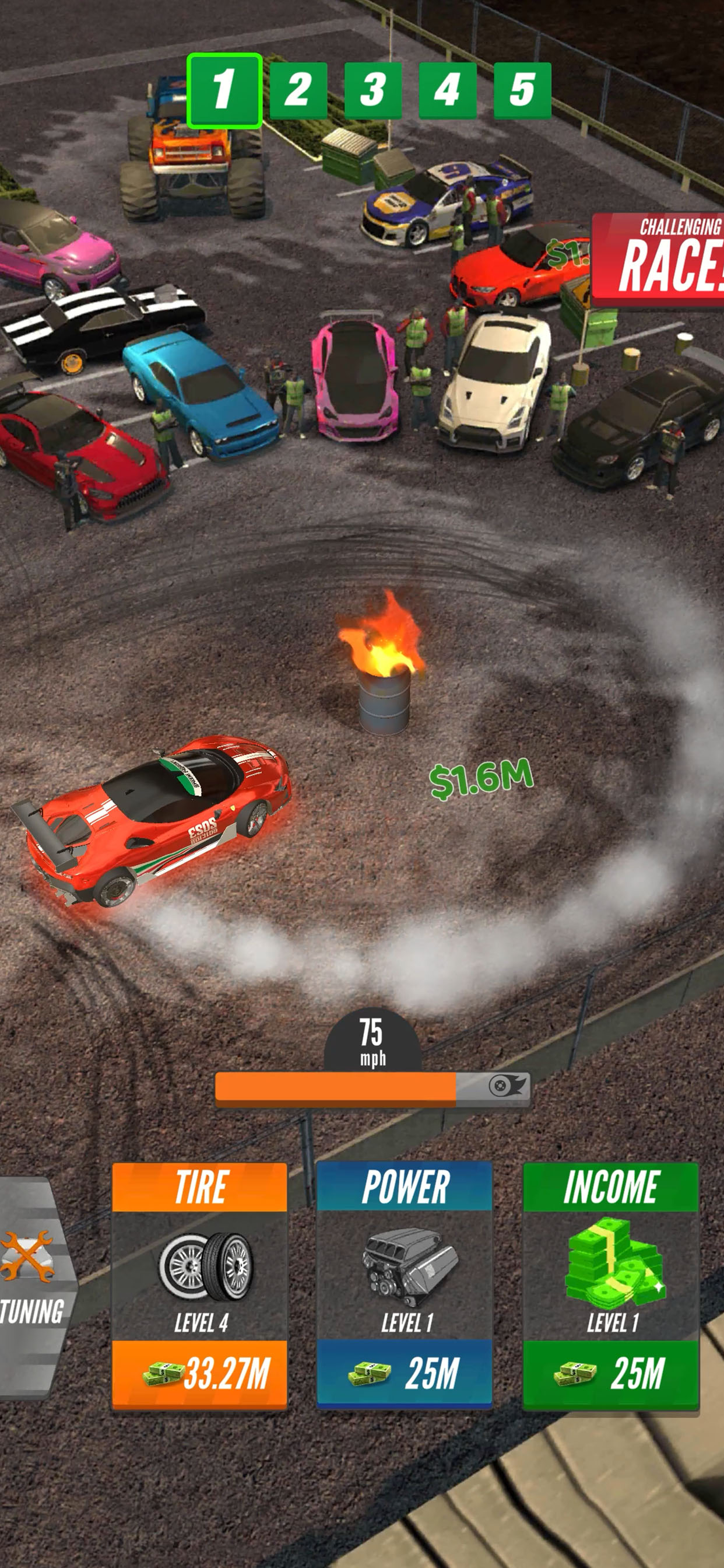Choose stage number 3

point(373,90)
